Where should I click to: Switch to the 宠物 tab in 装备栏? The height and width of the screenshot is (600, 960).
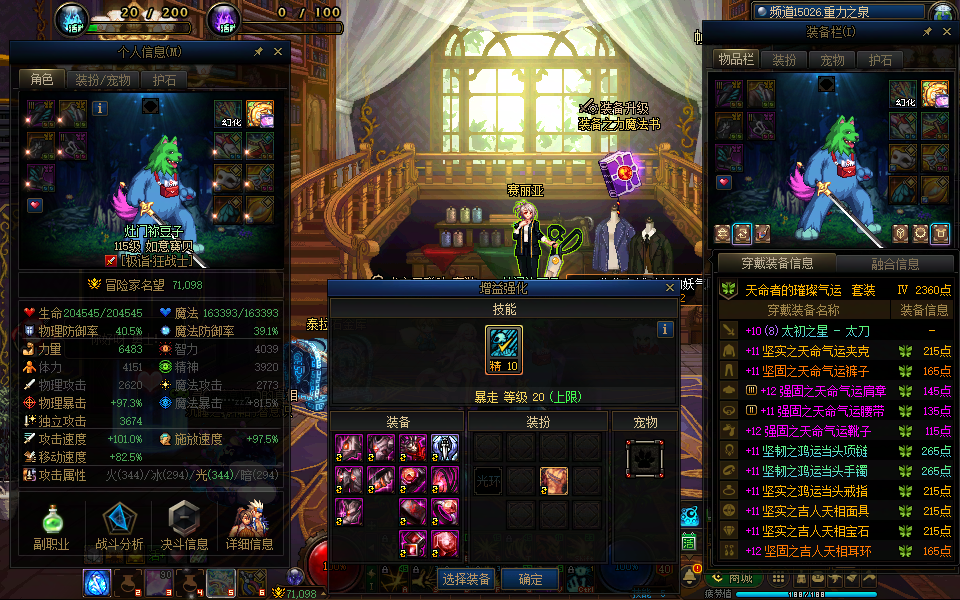pos(832,60)
